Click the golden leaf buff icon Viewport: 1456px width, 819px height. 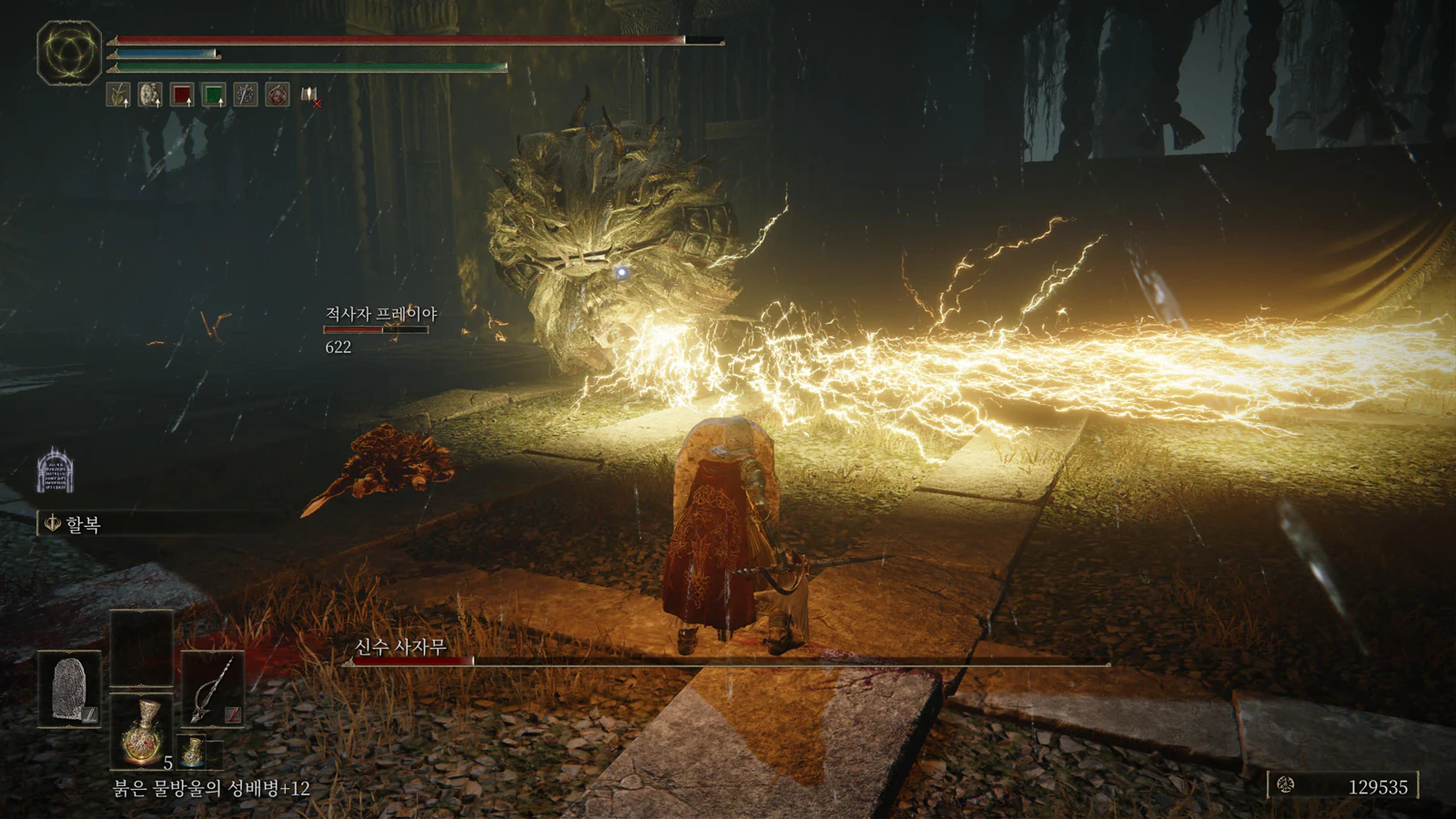118,95
